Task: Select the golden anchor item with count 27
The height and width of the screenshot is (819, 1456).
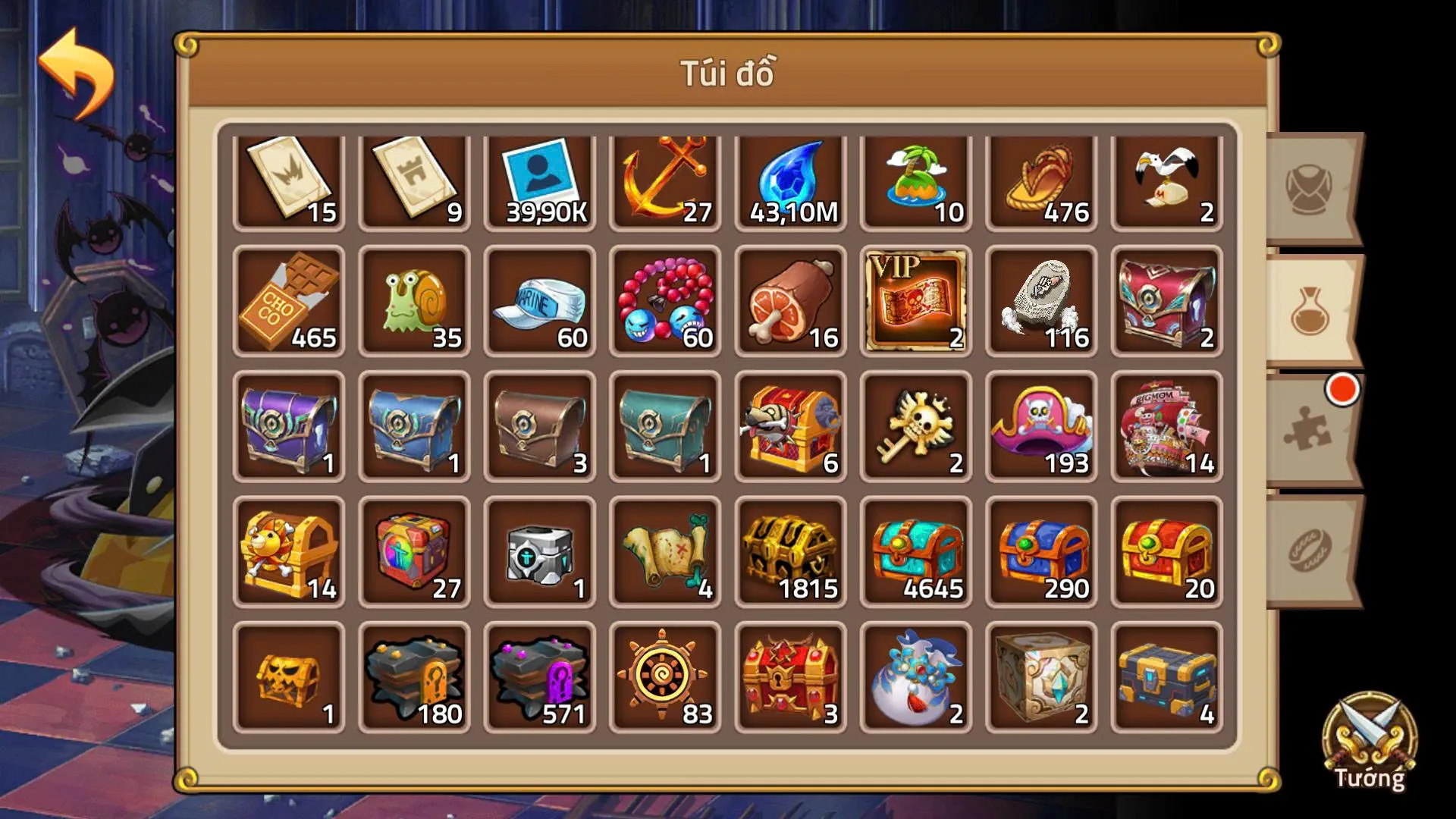Action: (664, 178)
